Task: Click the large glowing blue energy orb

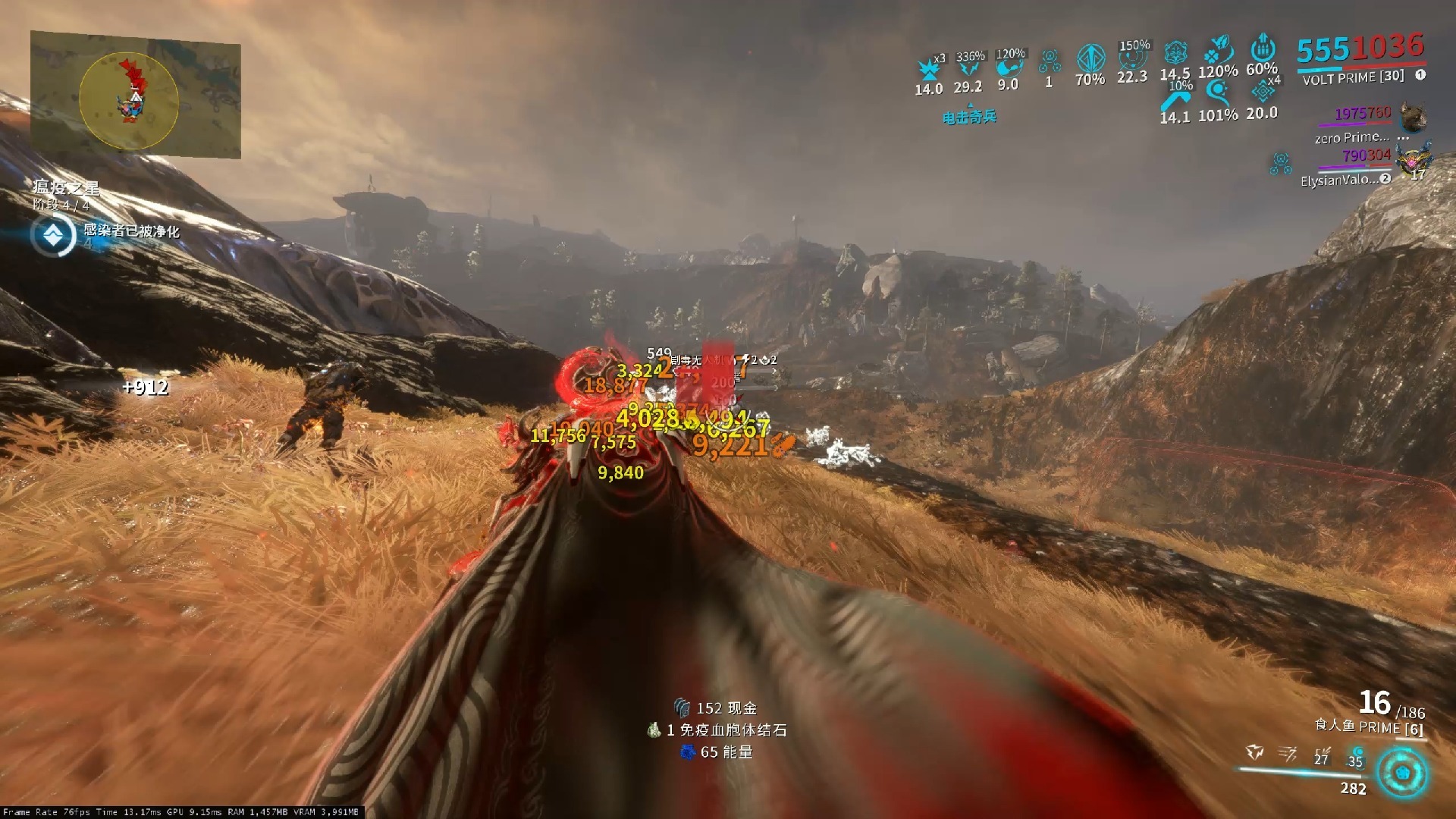Action: pyautogui.click(x=1402, y=773)
